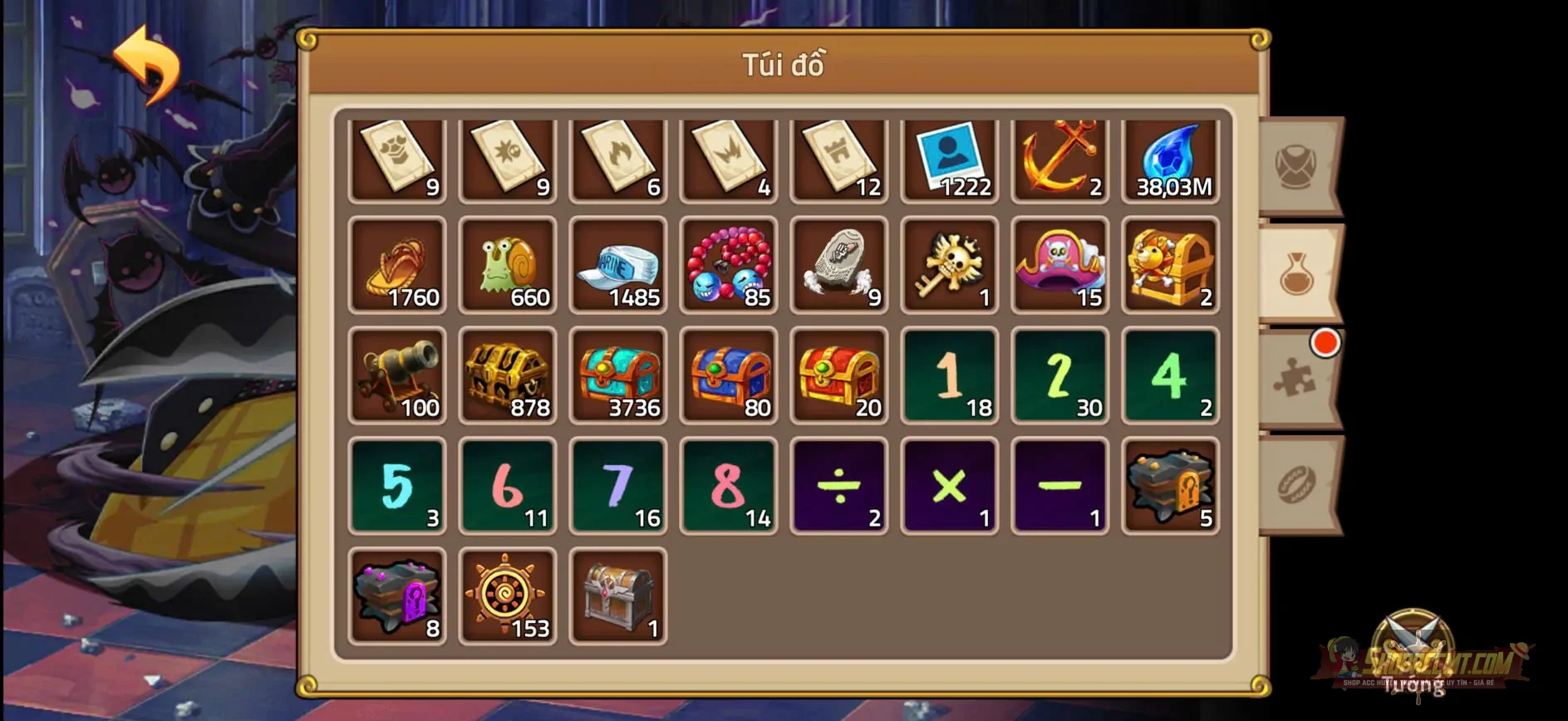The width and height of the screenshot is (1568, 721).
Task: Select the cannon item with count 100
Action: (397, 376)
